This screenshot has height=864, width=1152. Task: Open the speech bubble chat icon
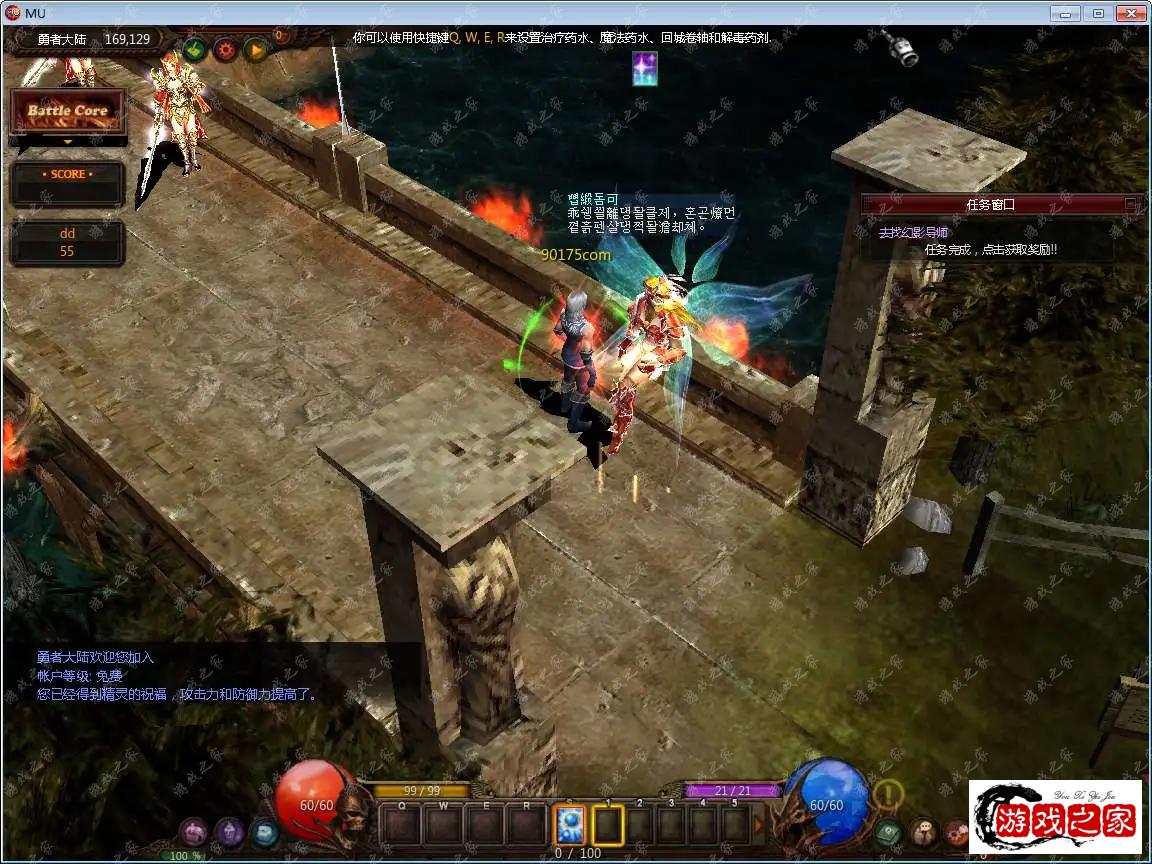coord(923,832)
